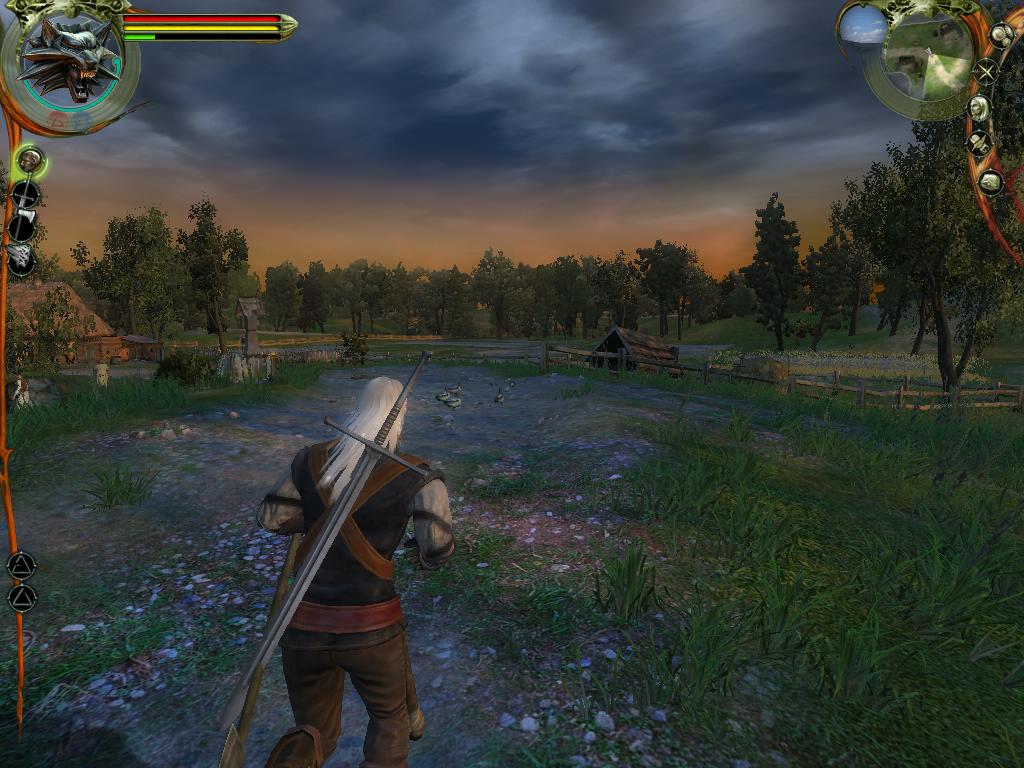The image size is (1024, 768).
Task: Select the highlighted skull slot
Action: pyautogui.click(x=29, y=160)
